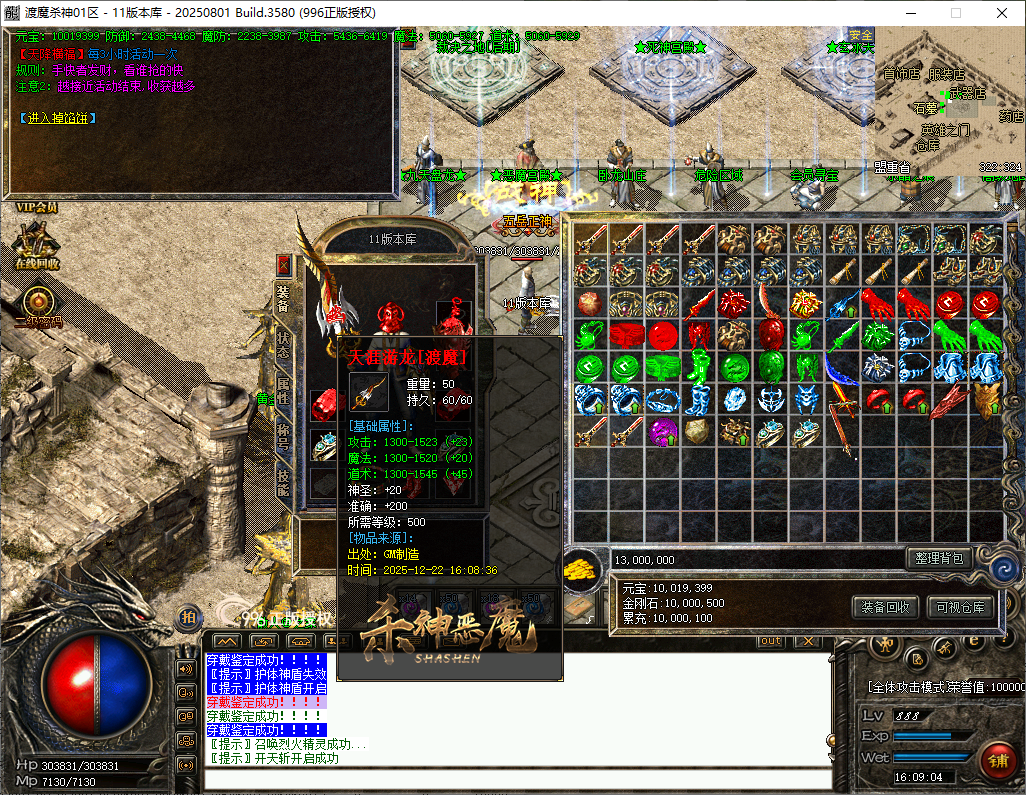Close the game window
The image size is (1026, 795).
coord(1001,13)
